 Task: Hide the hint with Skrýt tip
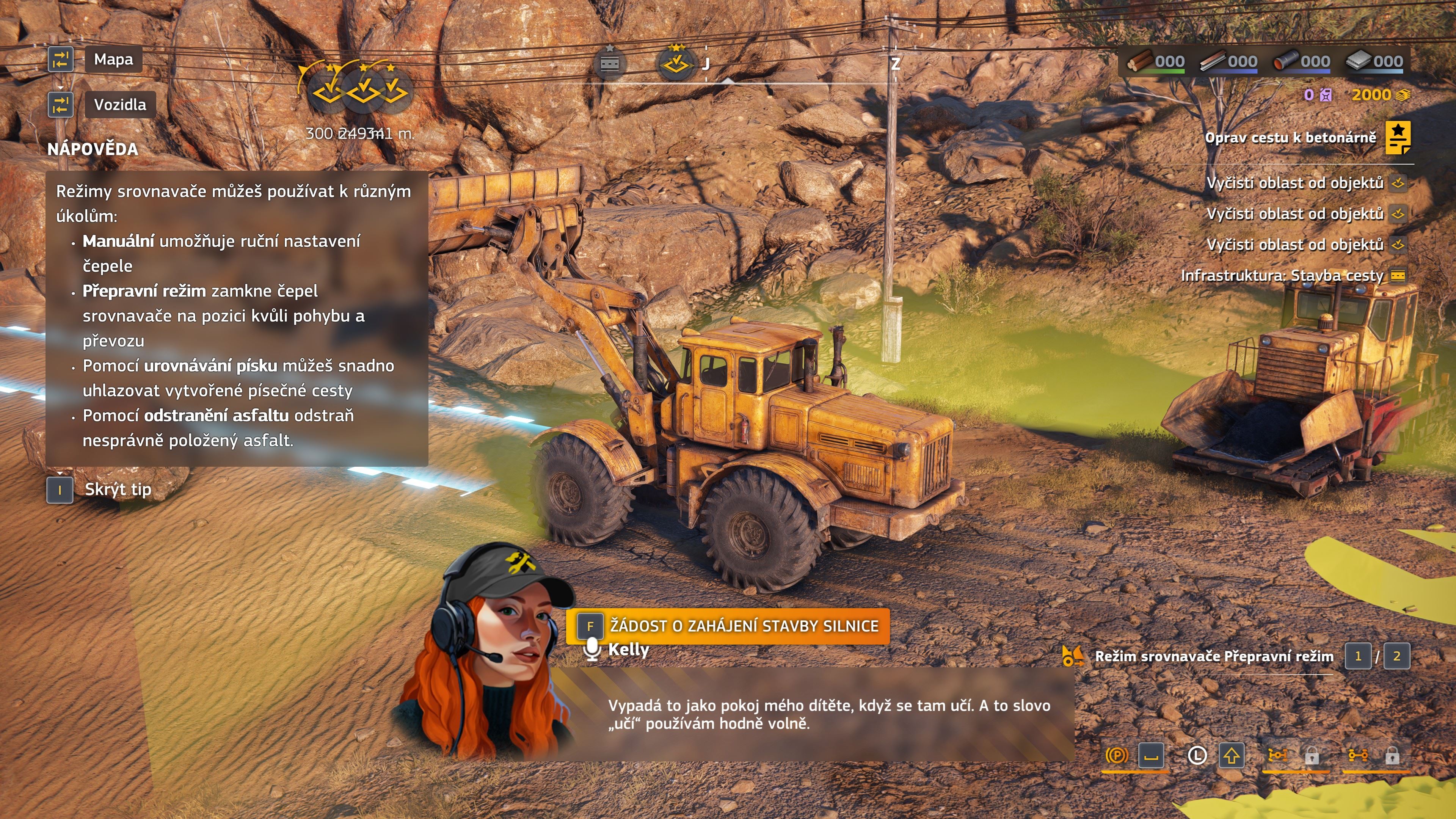click(x=118, y=490)
